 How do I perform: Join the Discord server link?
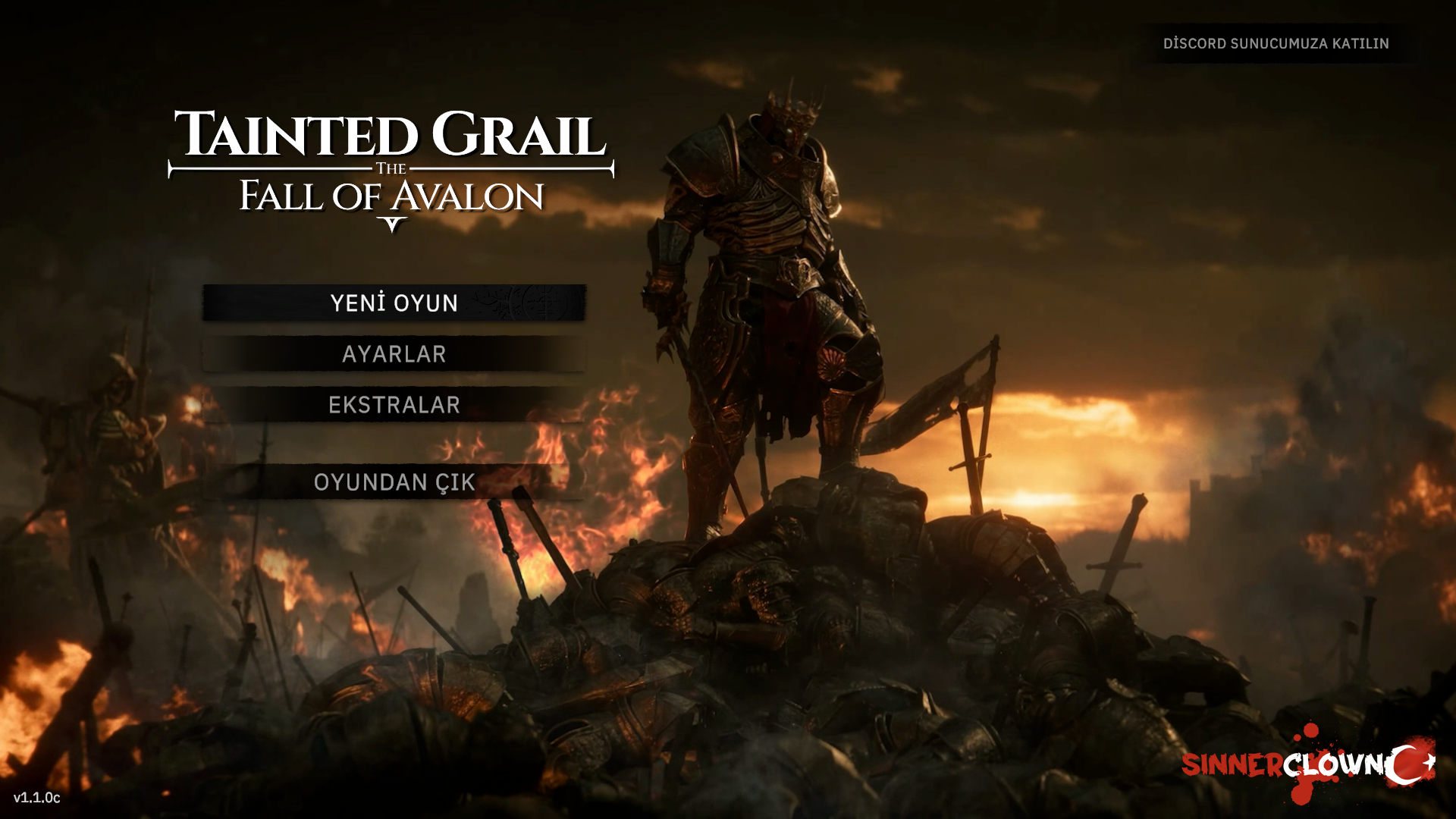[x=1276, y=44]
